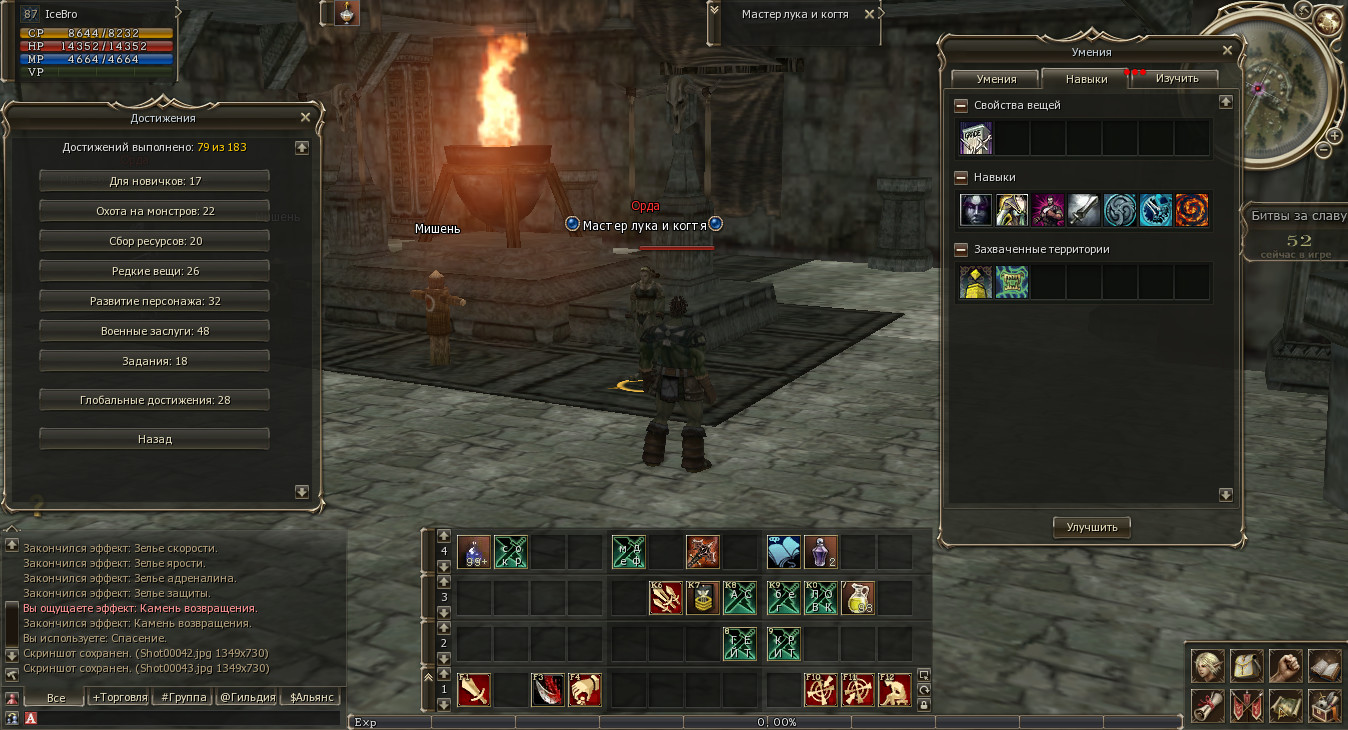This screenshot has width=1348, height=730.
Task: Select 'Сбор ресурсов: 20' achievements
Action: pos(154,241)
